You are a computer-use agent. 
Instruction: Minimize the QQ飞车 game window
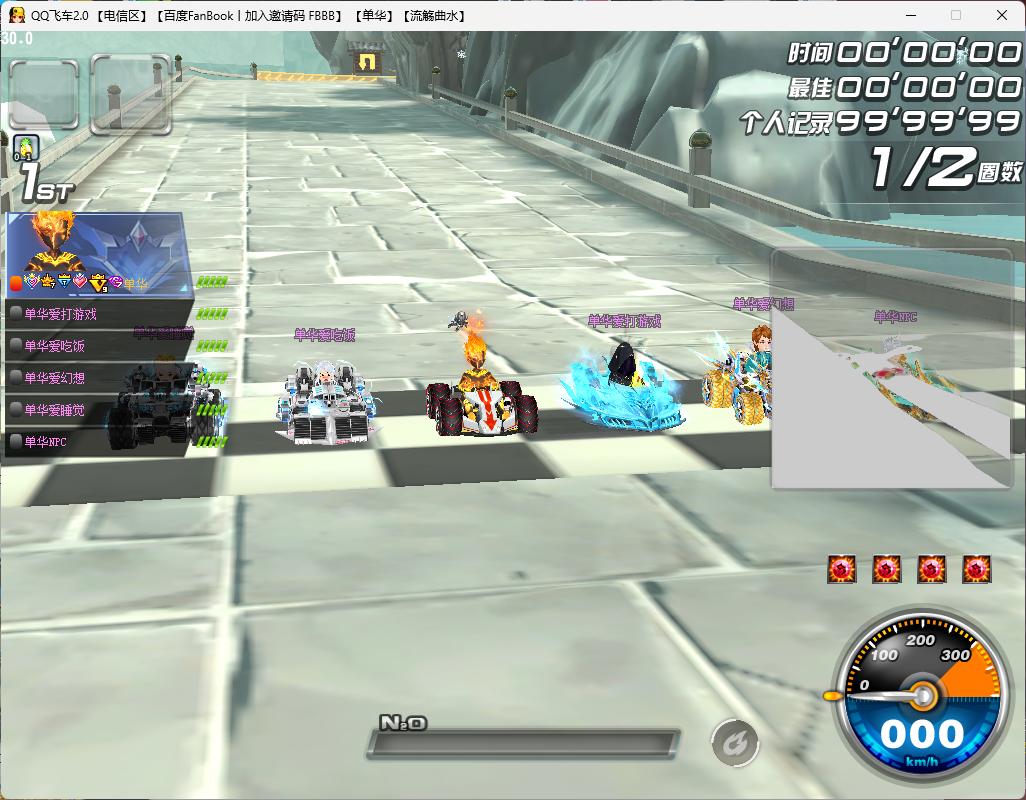(x=910, y=15)
